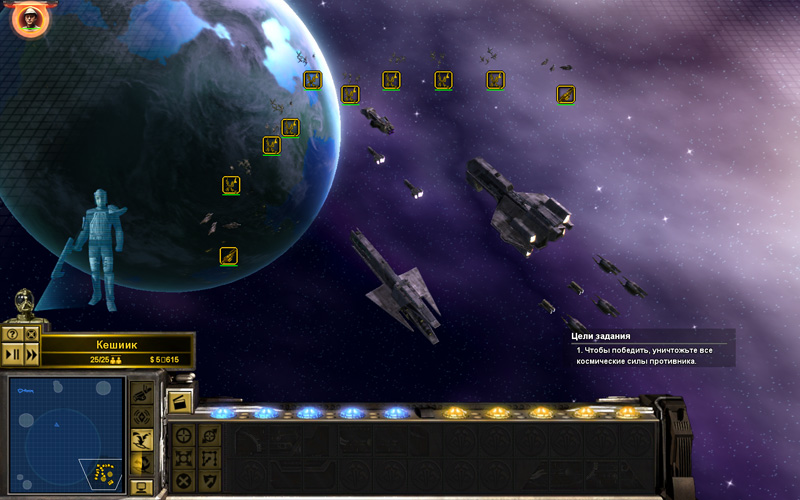Select the reinforcements bird emblem button
The height and width of the screenshot is (500, 800).
tap(142, 439)
